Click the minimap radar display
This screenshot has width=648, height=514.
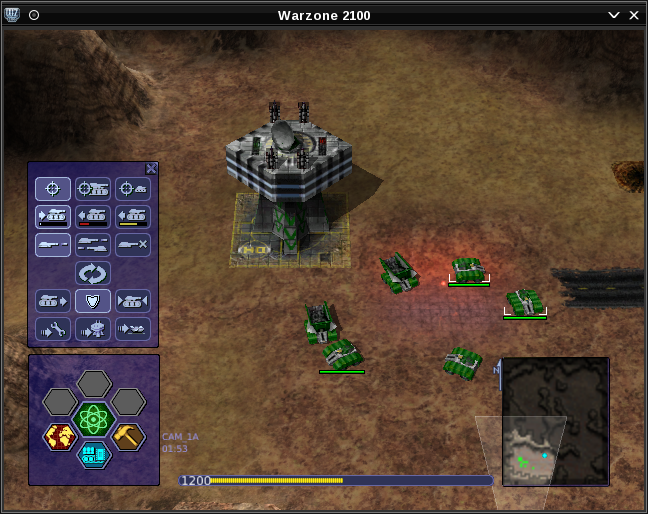click(555, 421)
